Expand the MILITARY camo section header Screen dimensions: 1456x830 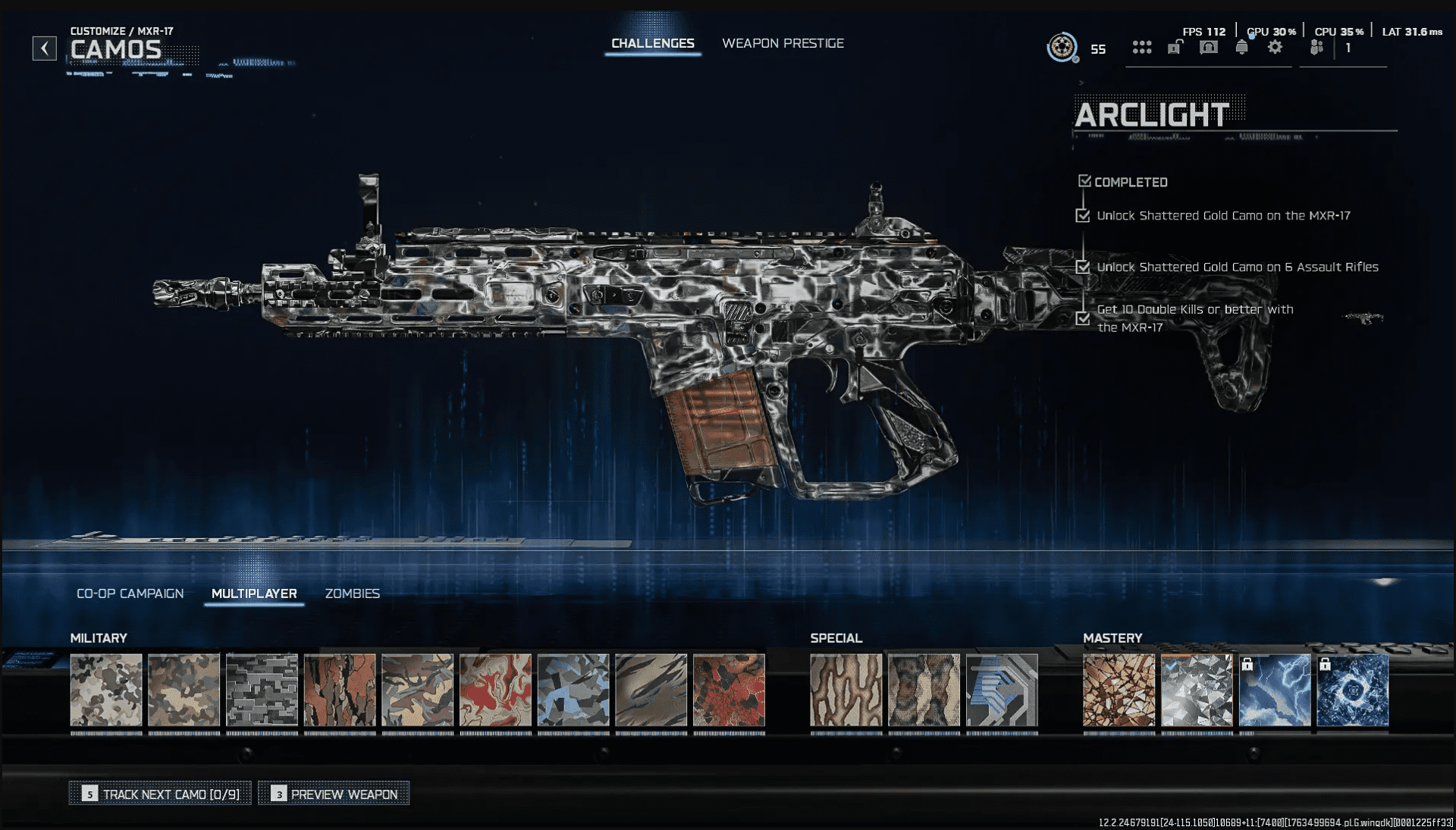point(99,637)
